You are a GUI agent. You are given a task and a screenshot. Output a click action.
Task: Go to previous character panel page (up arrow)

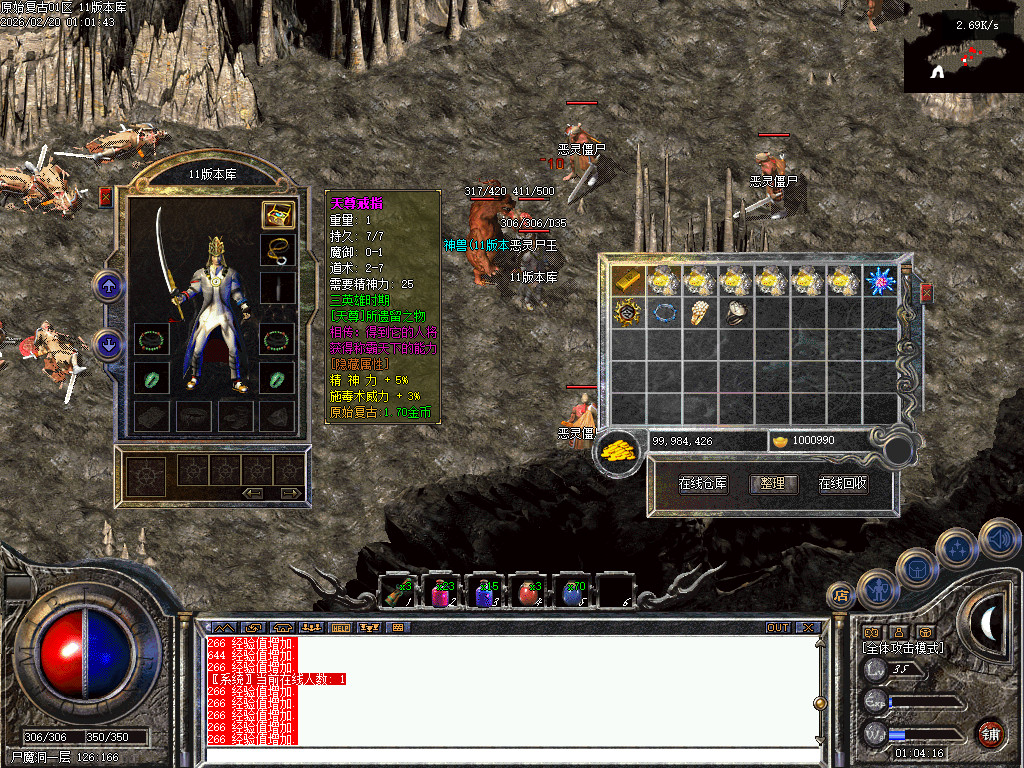pyautogui.click(x=108, y=287)
